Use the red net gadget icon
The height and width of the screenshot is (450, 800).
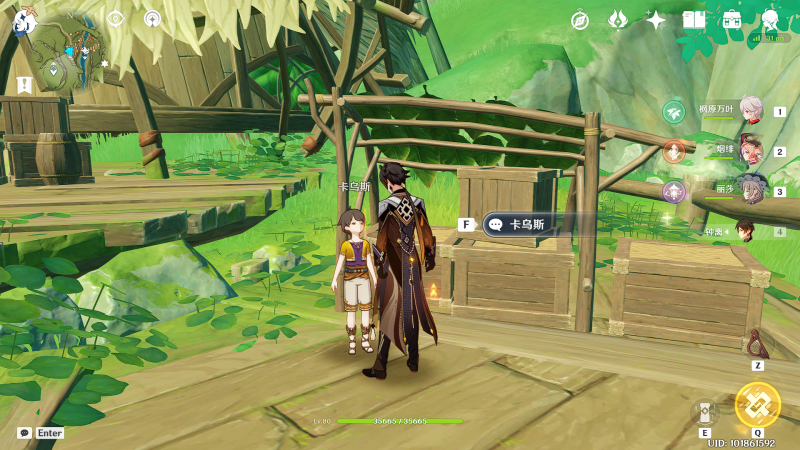757,344
